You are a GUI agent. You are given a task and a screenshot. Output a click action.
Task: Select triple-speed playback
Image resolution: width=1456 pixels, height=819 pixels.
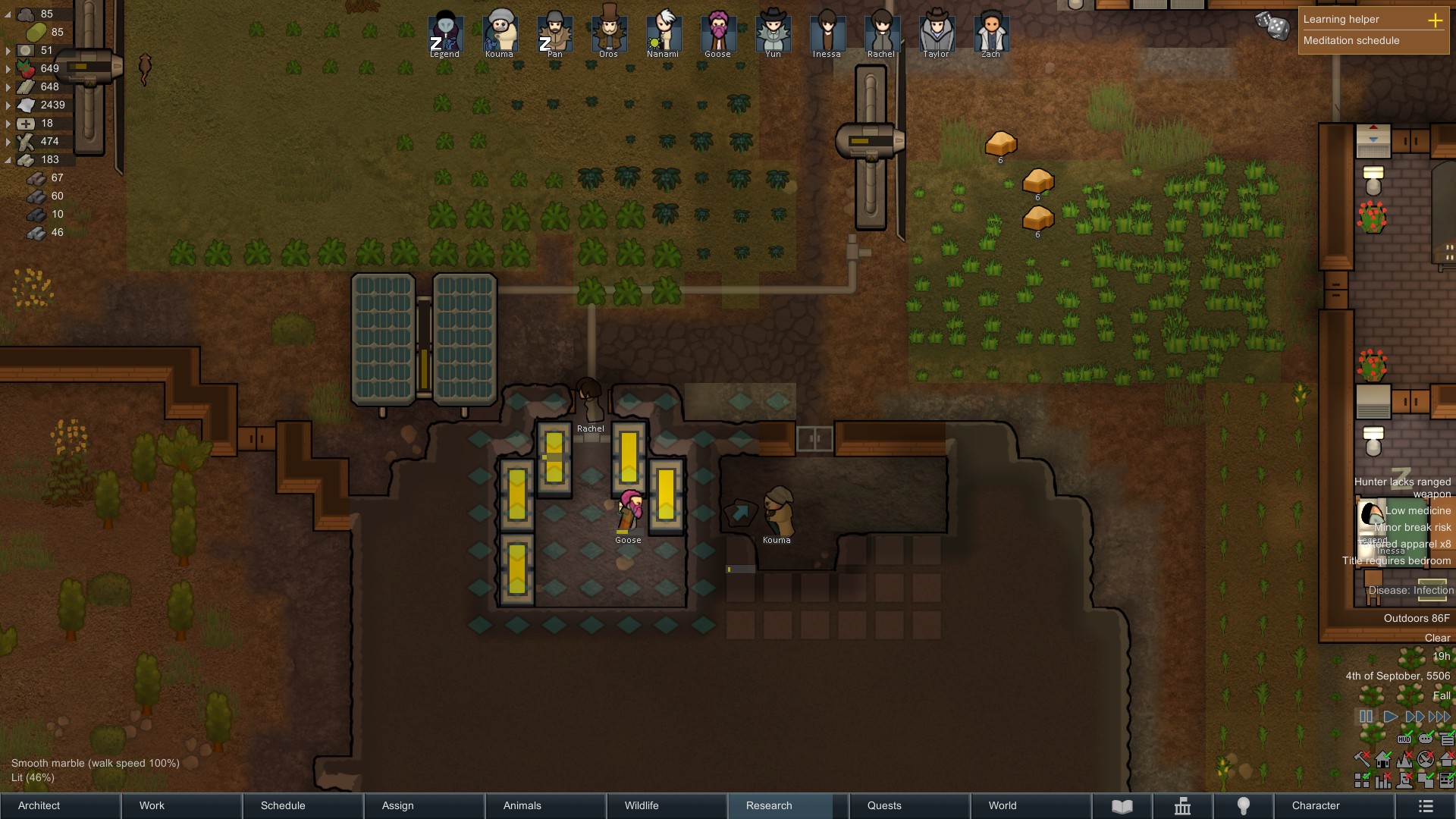pyautogui.click(x=1439, y=716)
